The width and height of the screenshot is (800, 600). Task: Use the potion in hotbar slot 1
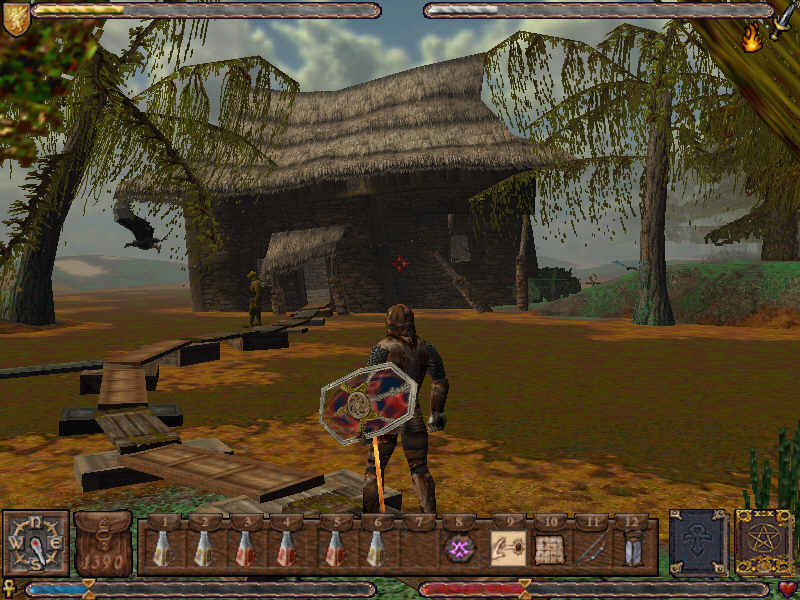click(x=161, y=548)
